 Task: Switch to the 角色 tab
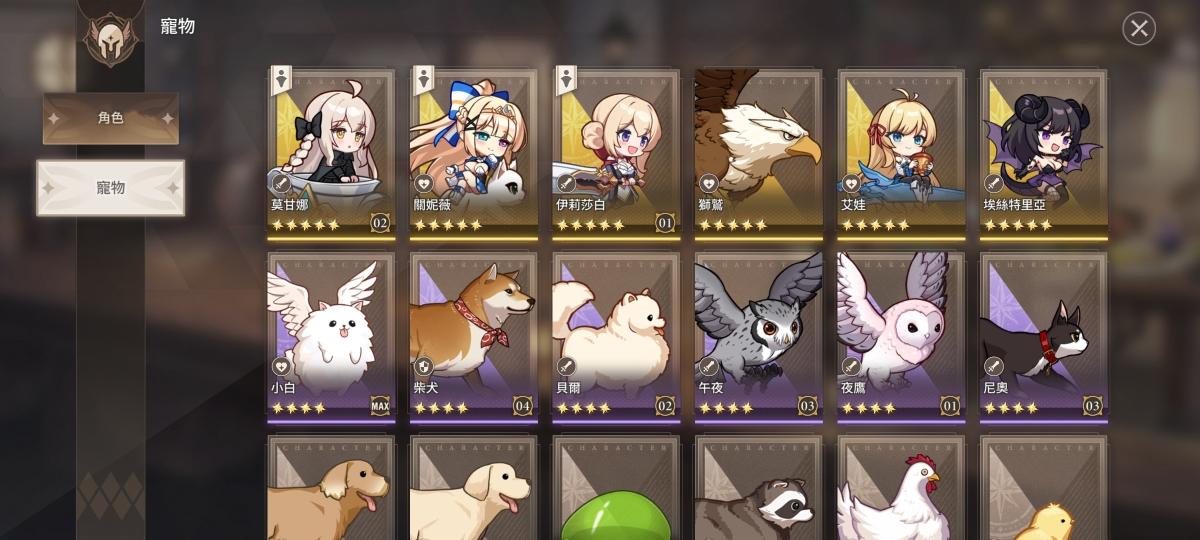coord(111,119)
